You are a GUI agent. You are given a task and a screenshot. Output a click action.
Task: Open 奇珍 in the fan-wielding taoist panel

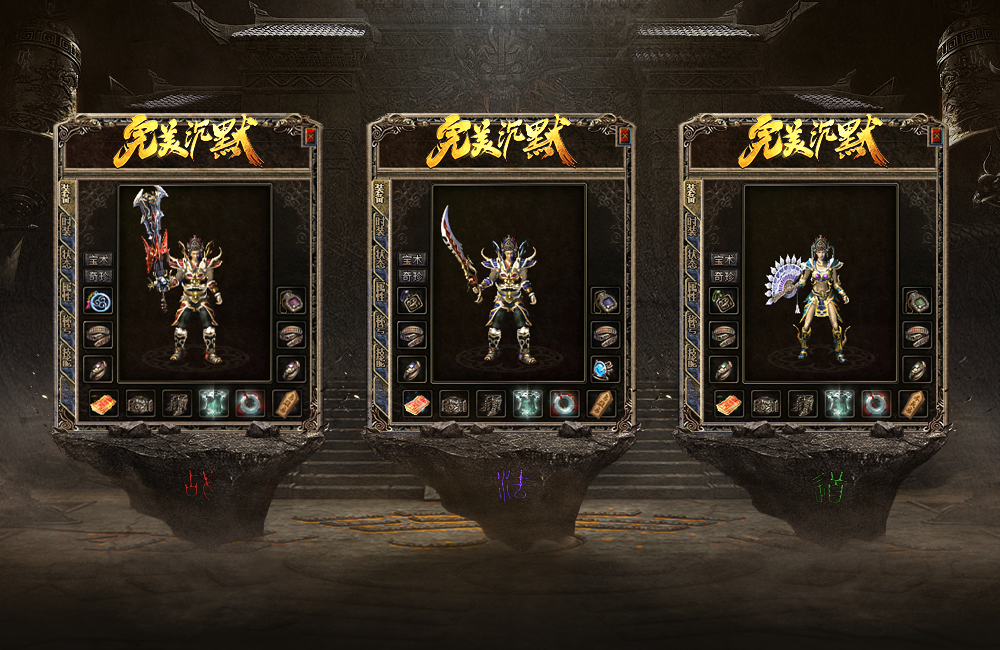[x=723, y=275]
